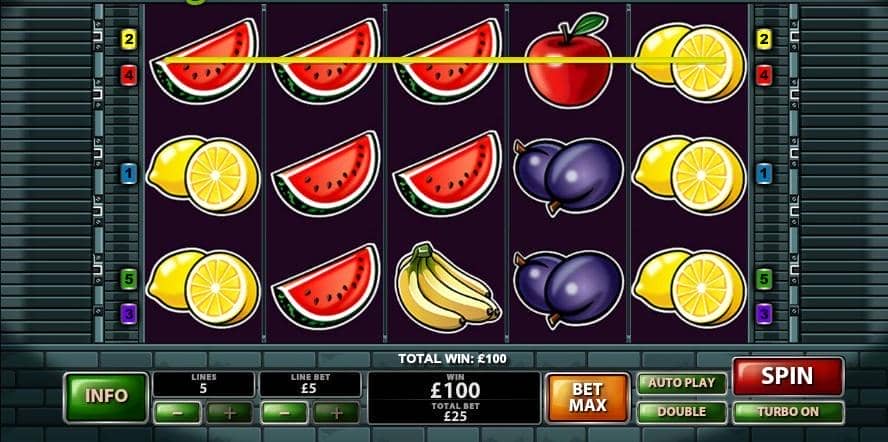Toggle the Turbo On mode
This screenshot has height=442, width=888.
[x=787, y=411]
